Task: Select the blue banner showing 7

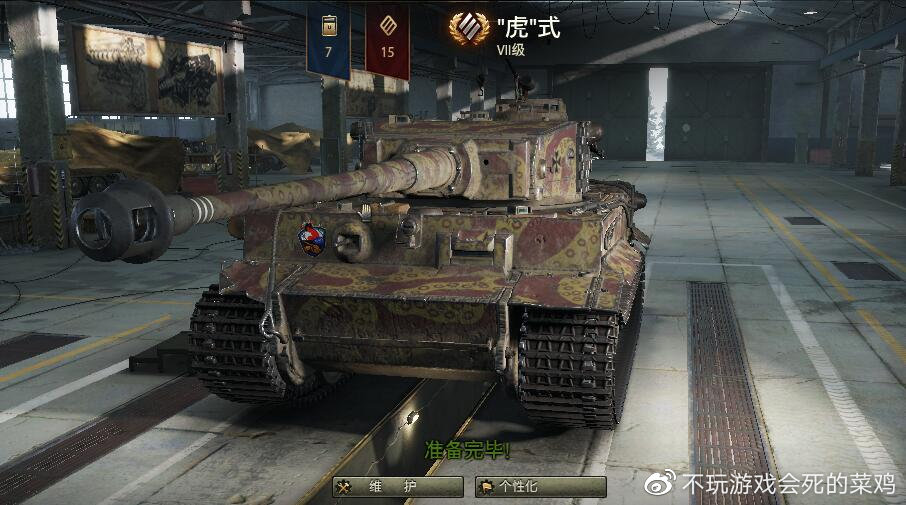Action: click(328, 40)
